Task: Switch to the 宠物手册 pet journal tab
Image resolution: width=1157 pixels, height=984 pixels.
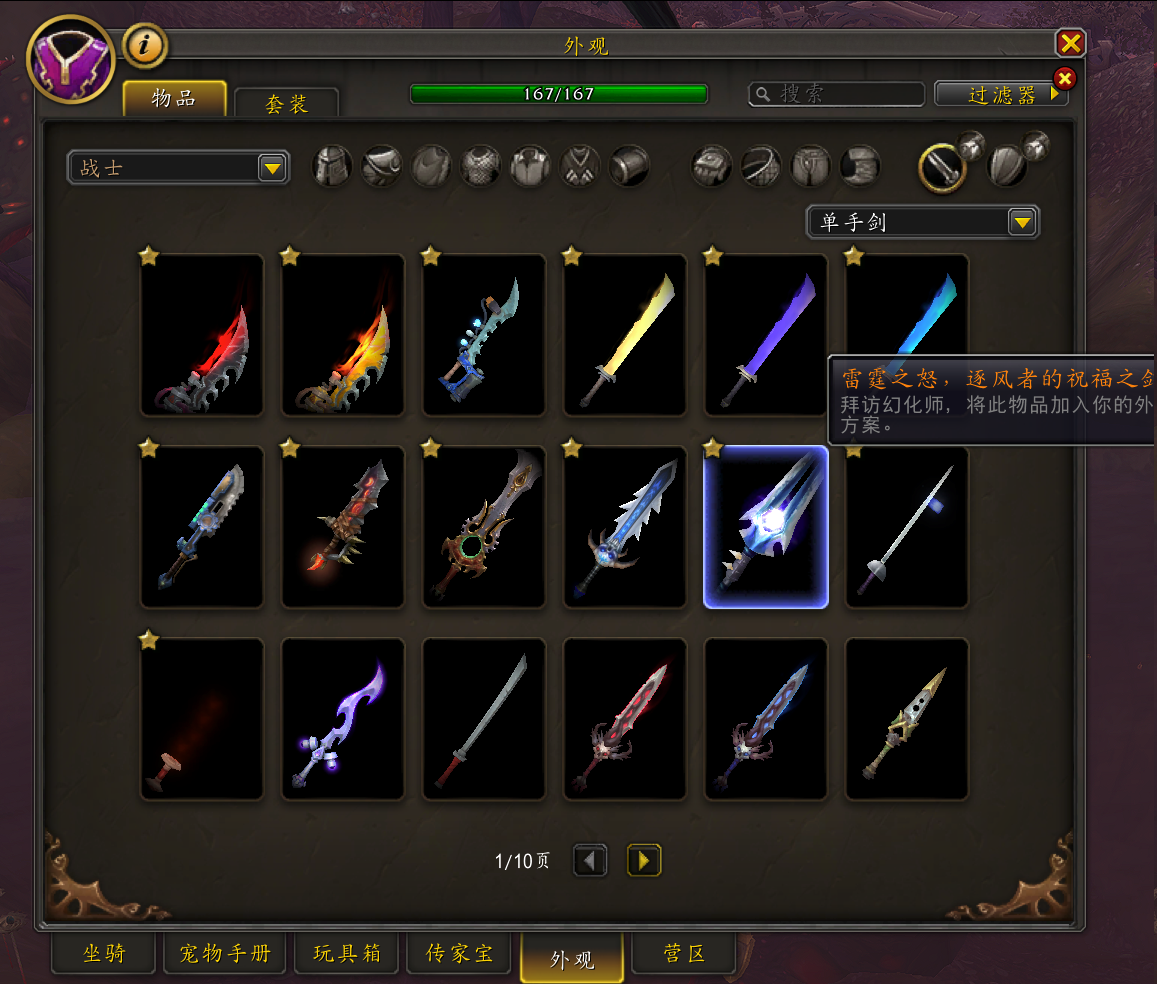Action: (x=225, y=953)
